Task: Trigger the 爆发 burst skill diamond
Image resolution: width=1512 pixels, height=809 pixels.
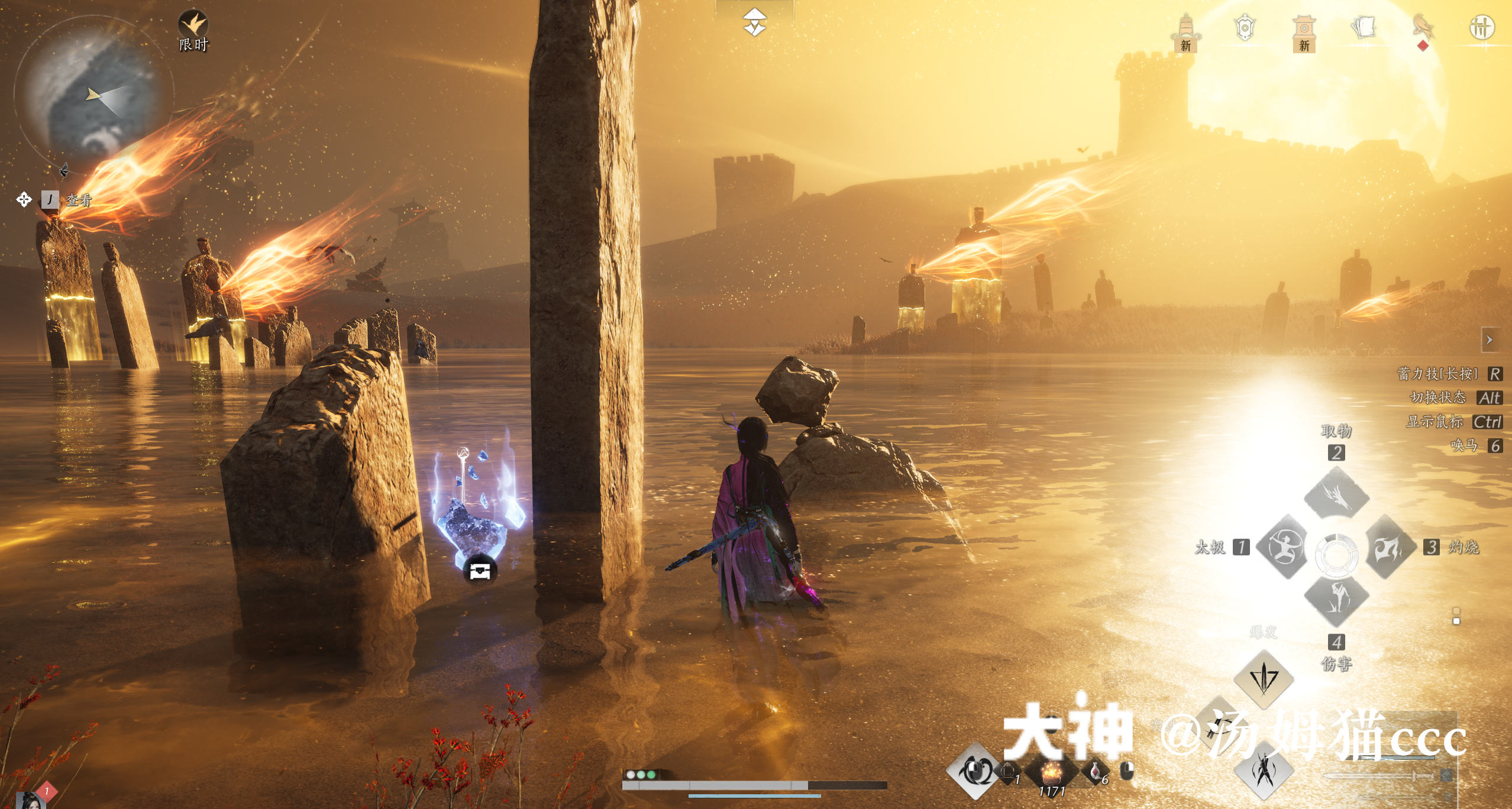Action: pos(1264,678)
